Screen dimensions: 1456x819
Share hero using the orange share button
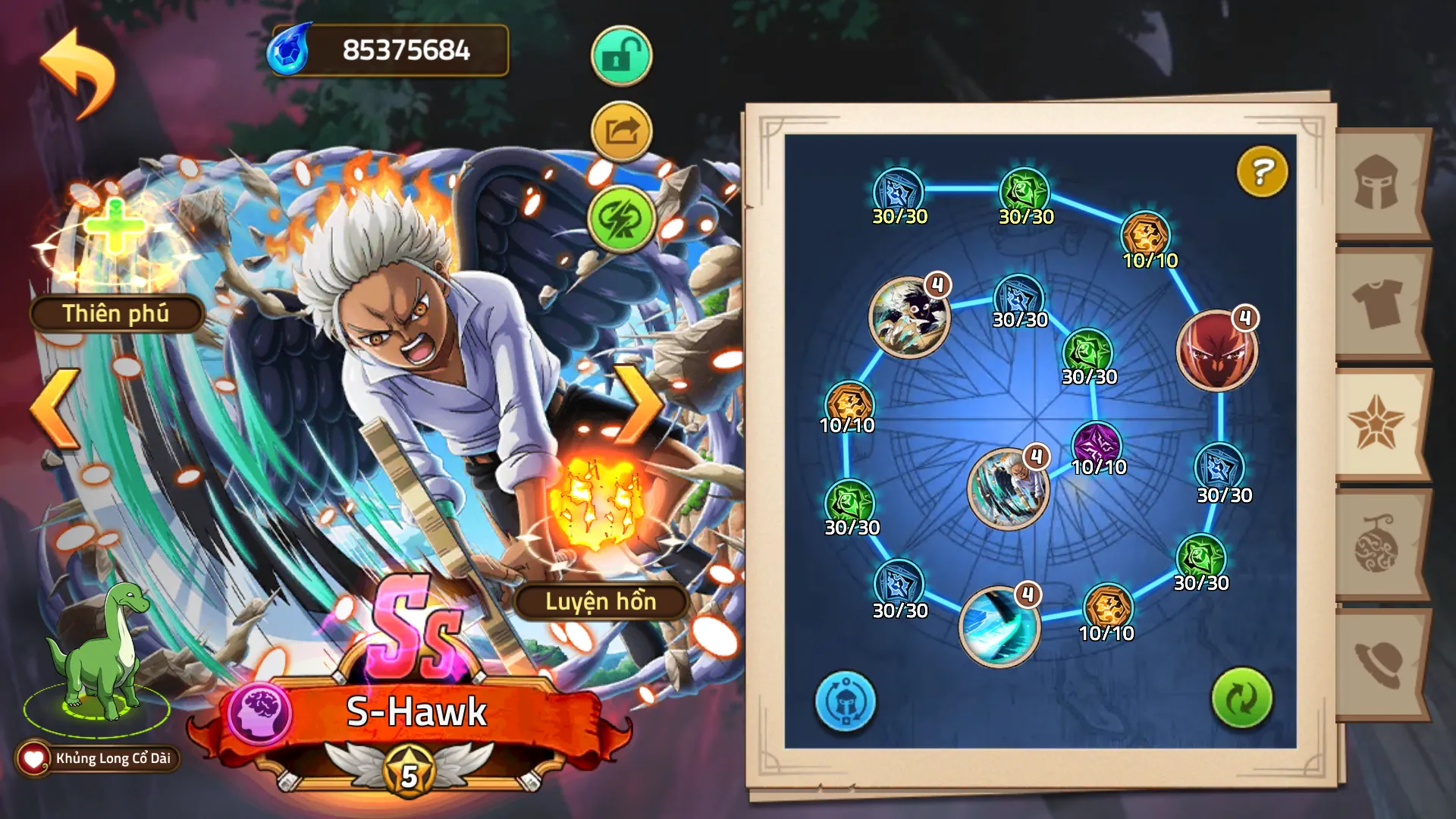click(x=621, y=132)
